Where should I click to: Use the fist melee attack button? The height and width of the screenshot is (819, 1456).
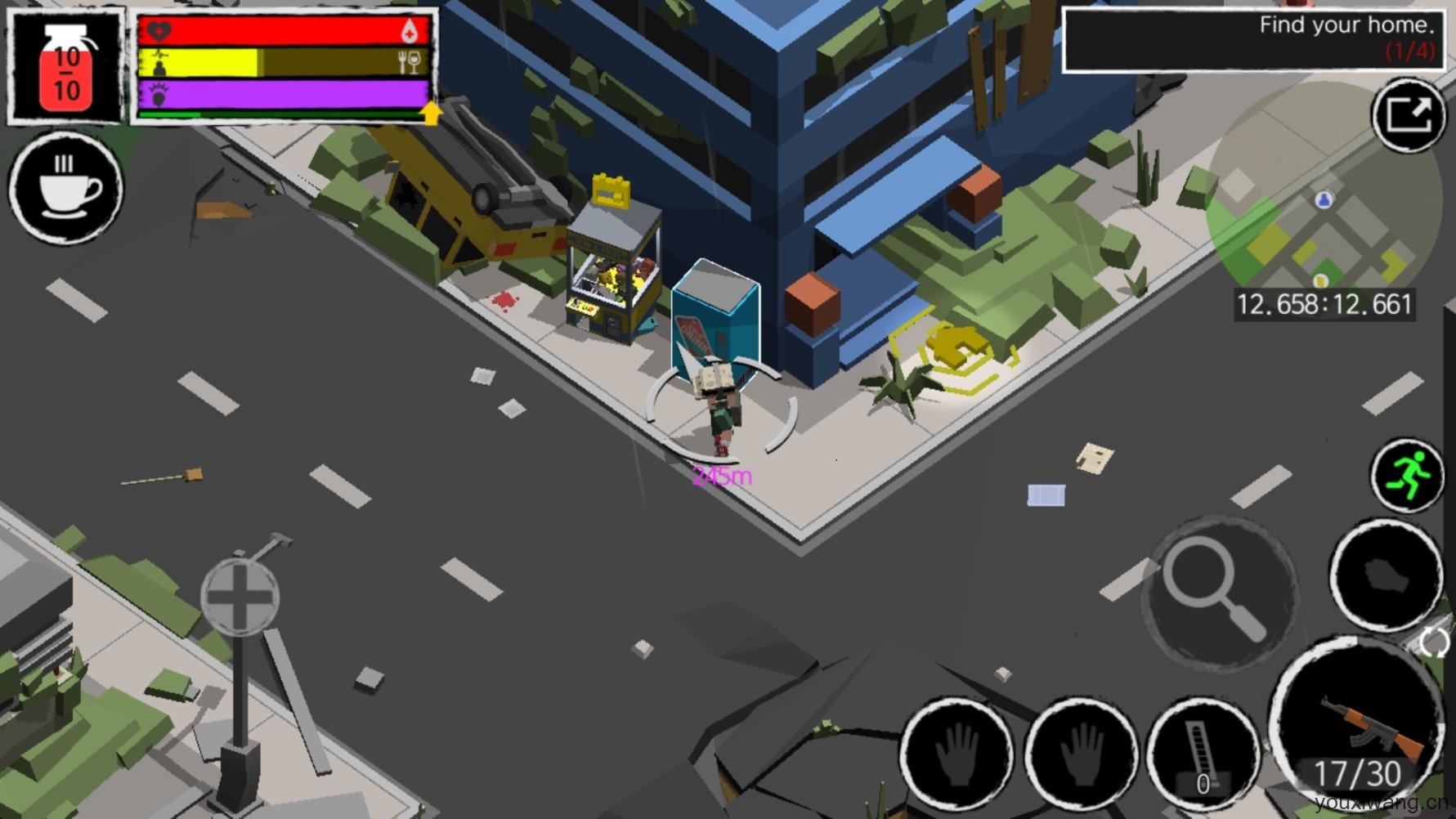pos(1386,576)
